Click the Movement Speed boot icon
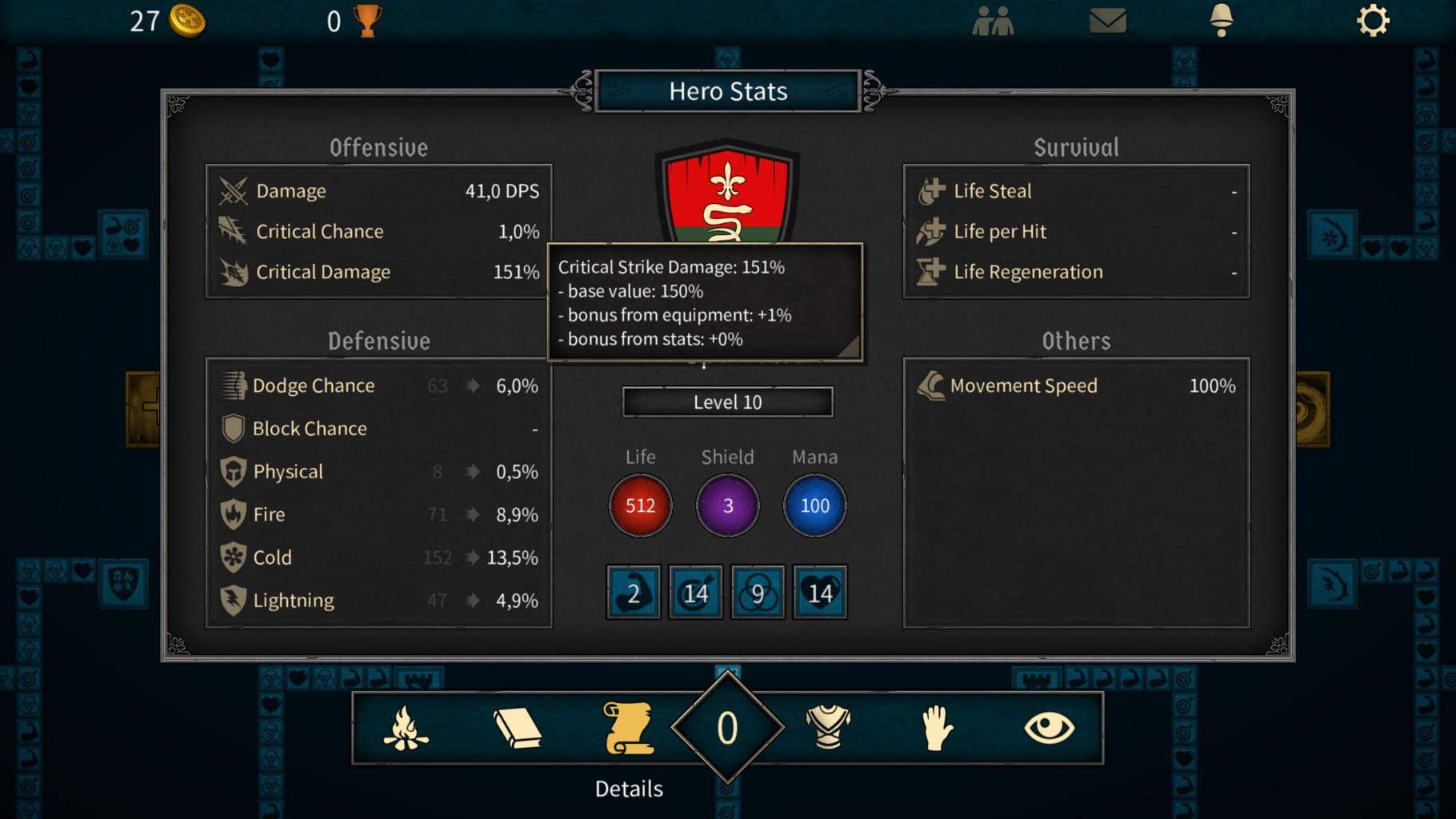 pos(930,386)
